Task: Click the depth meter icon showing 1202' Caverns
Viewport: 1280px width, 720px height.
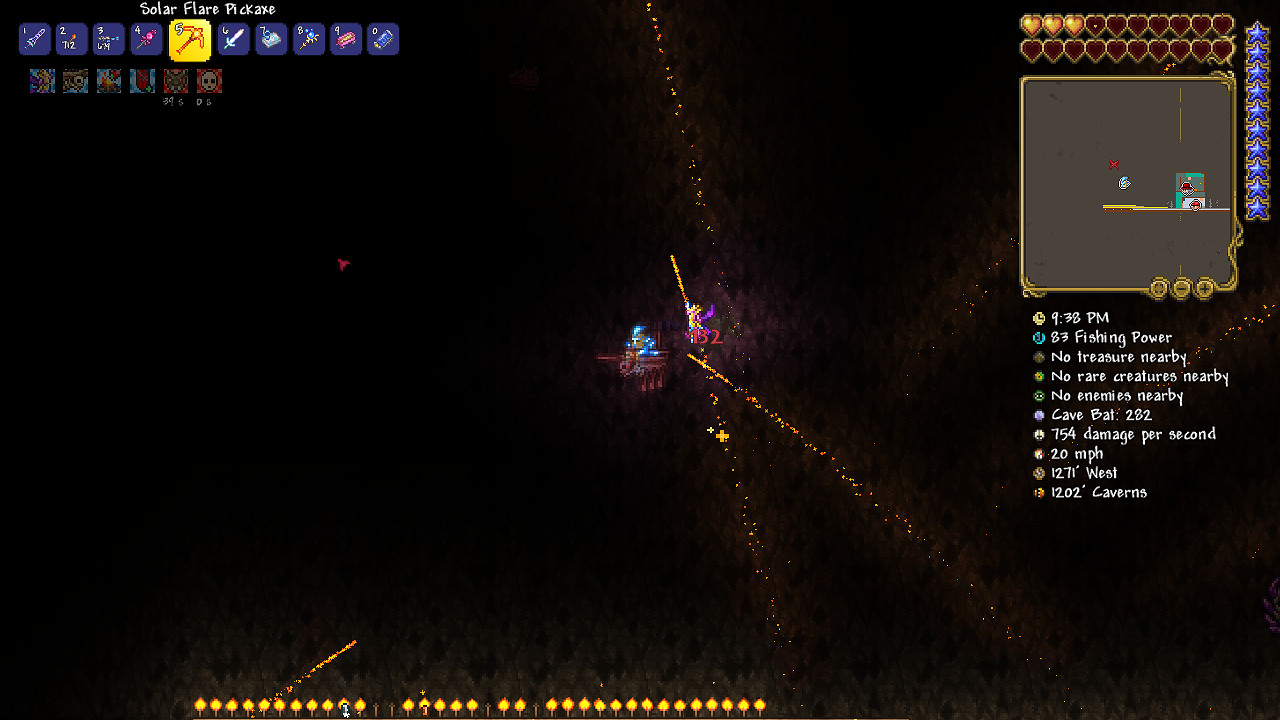Action: tap(1038, 492)
